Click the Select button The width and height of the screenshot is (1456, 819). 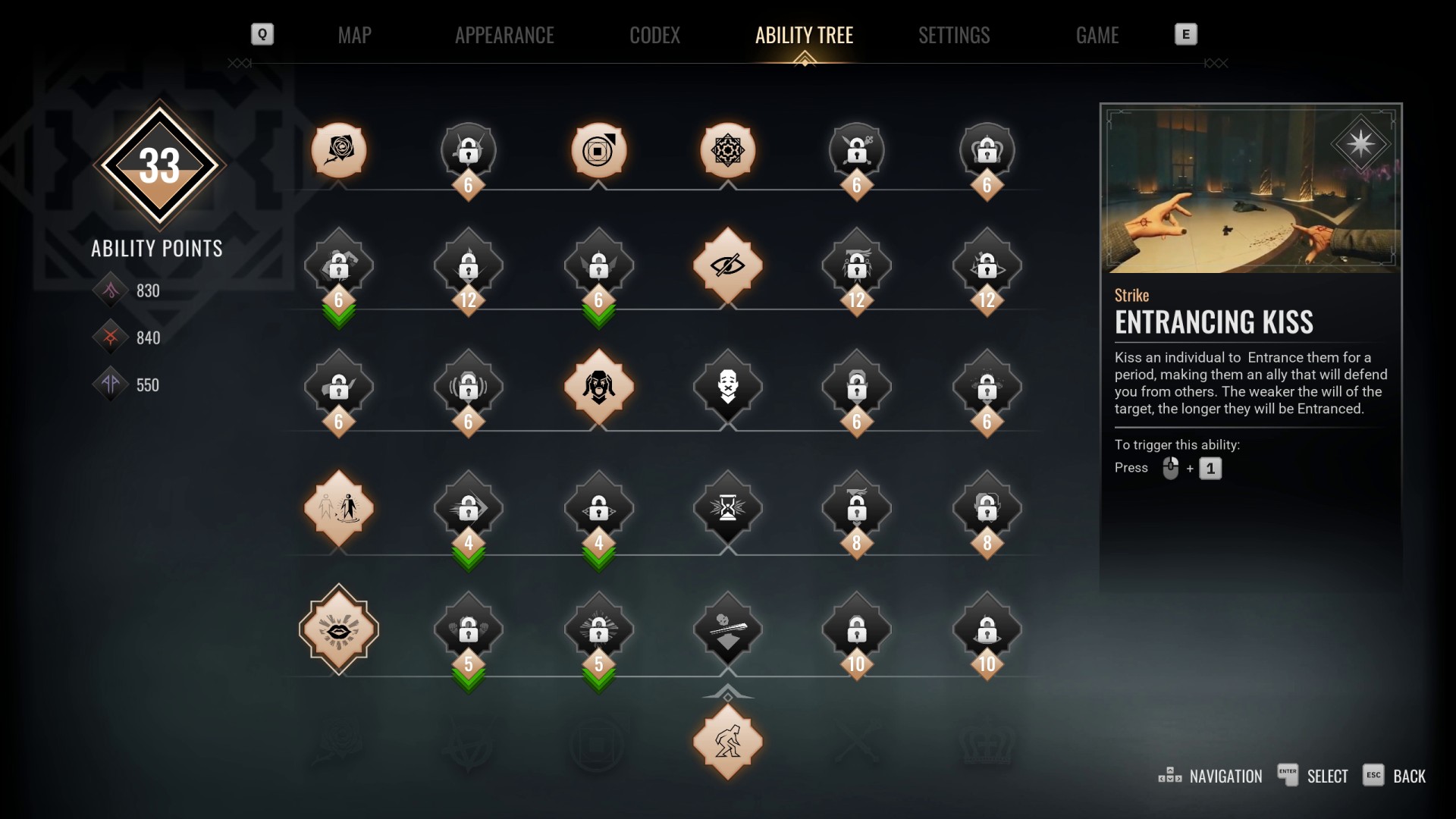1313,776
